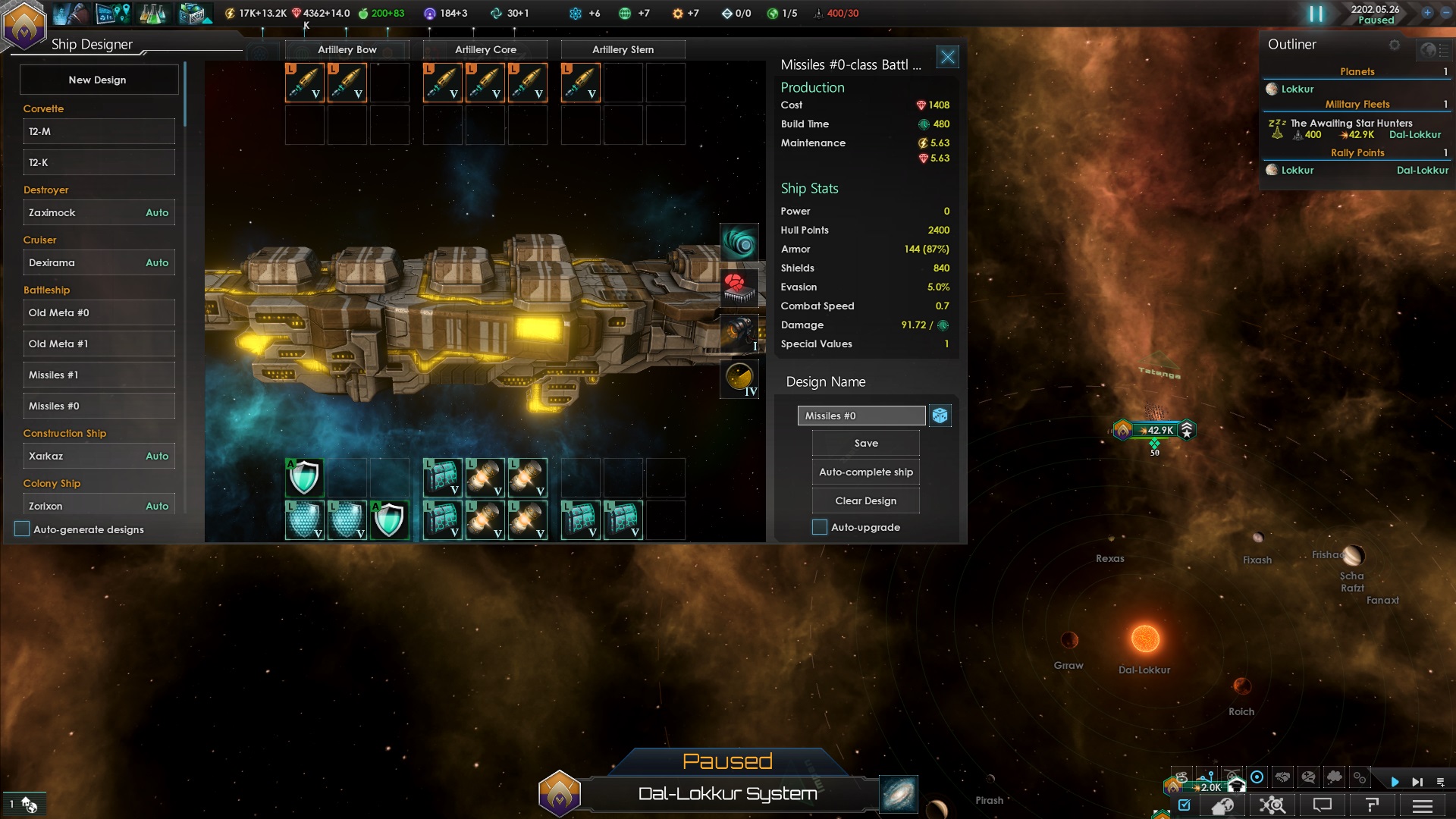Click the pause button next to the date
The height and width of the screenshot is (819, 1456).
coord(1316,13)
